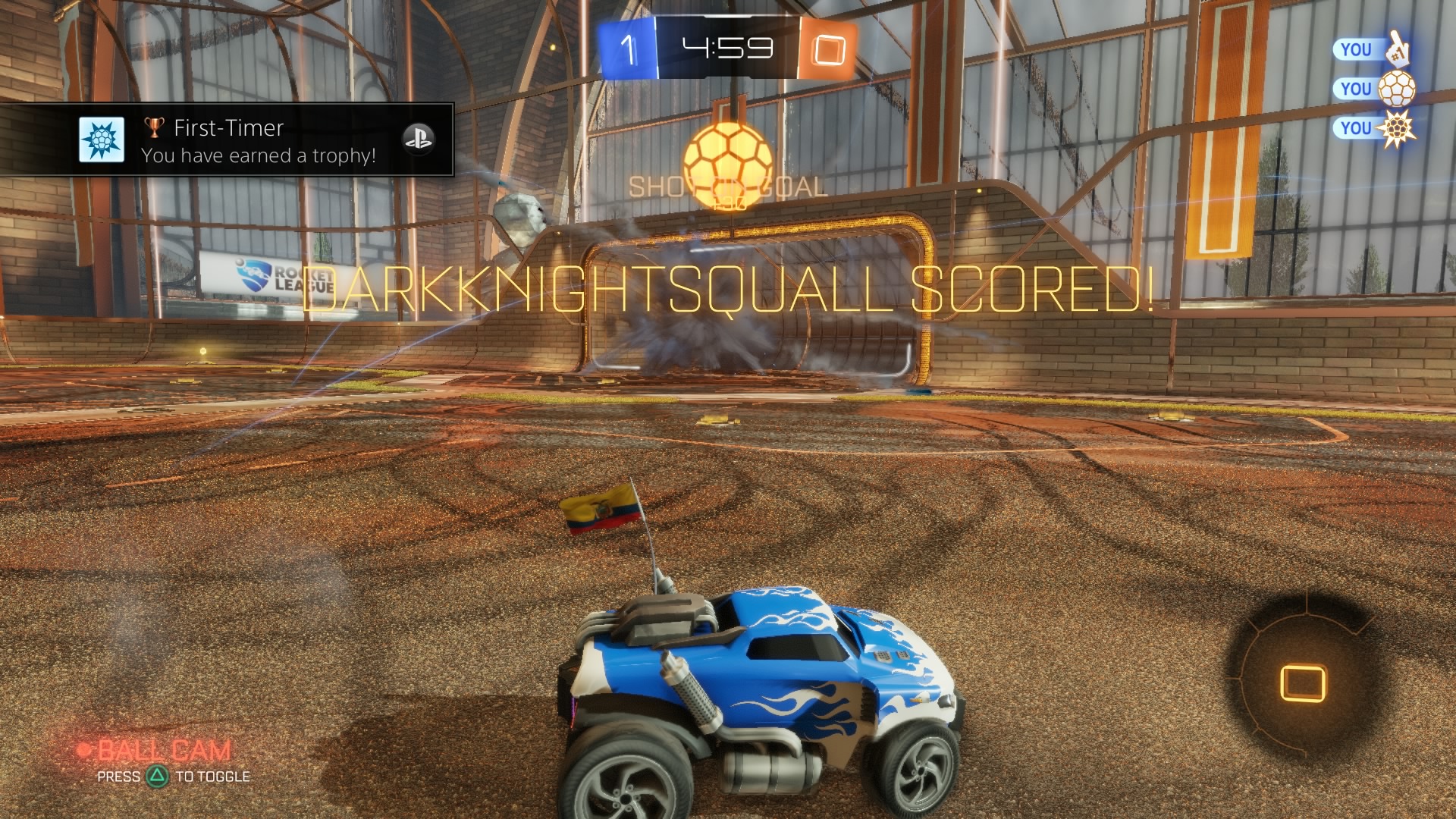1456x819 pixels.
Task: Select the foam finger stat icon
Action: tap(1396, 50)
